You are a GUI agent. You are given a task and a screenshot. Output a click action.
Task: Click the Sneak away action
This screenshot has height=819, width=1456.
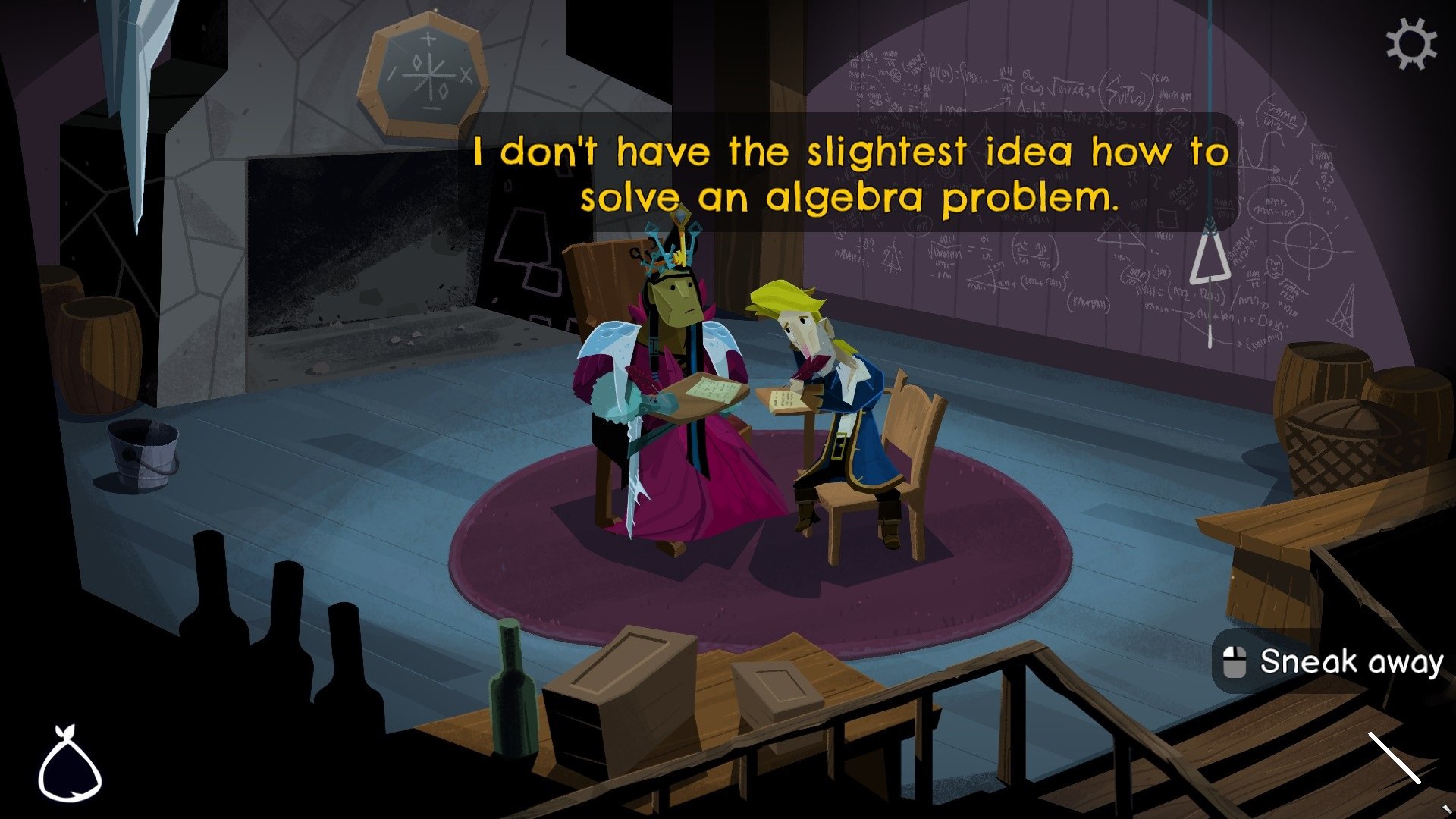pos(1350,662)
